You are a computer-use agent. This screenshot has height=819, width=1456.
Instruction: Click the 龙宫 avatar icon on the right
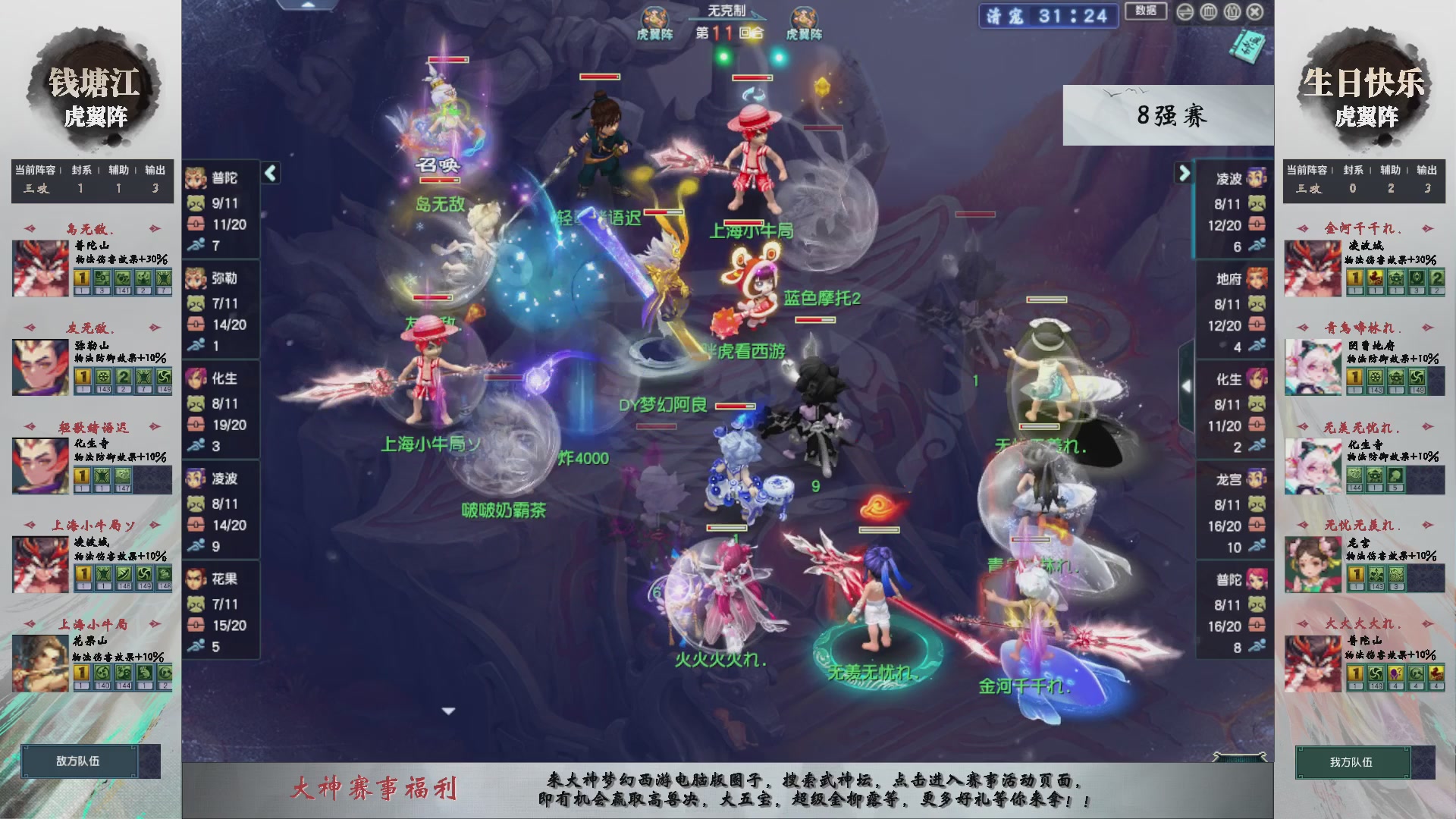1255,479
